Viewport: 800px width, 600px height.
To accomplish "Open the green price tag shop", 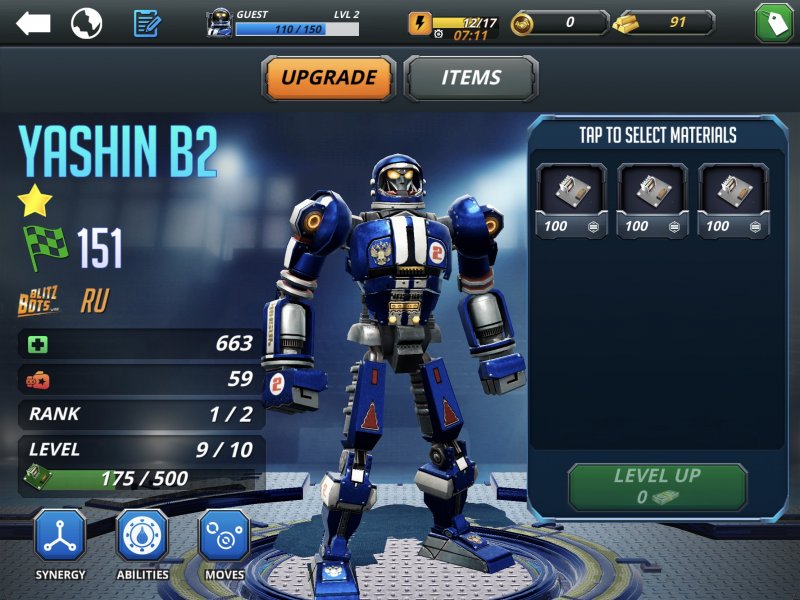I will tap(773, 23).
